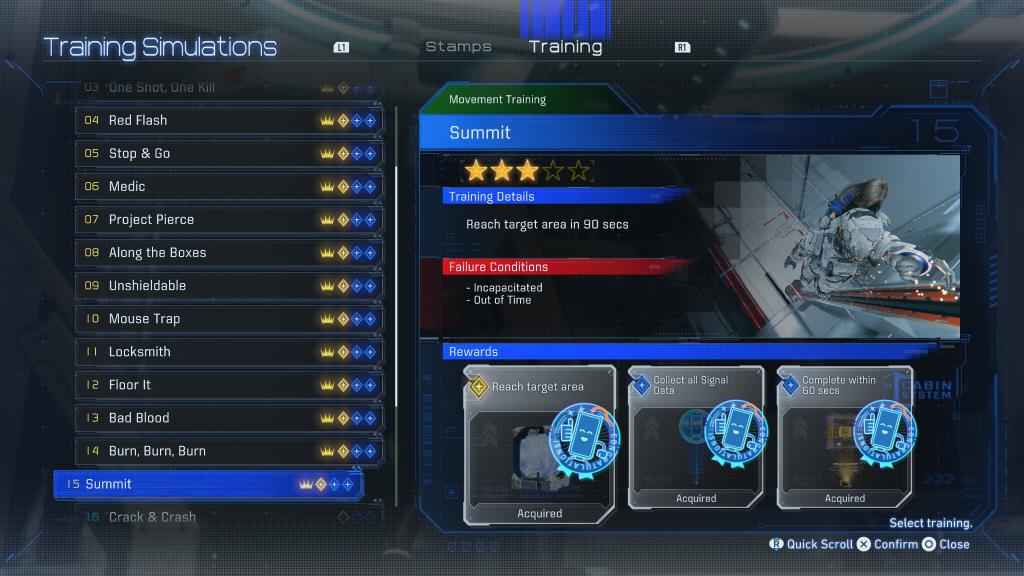Viewport: 1024px width, 576px height.
Task: Choose Floor It from the list
Action: click(229, 384)
